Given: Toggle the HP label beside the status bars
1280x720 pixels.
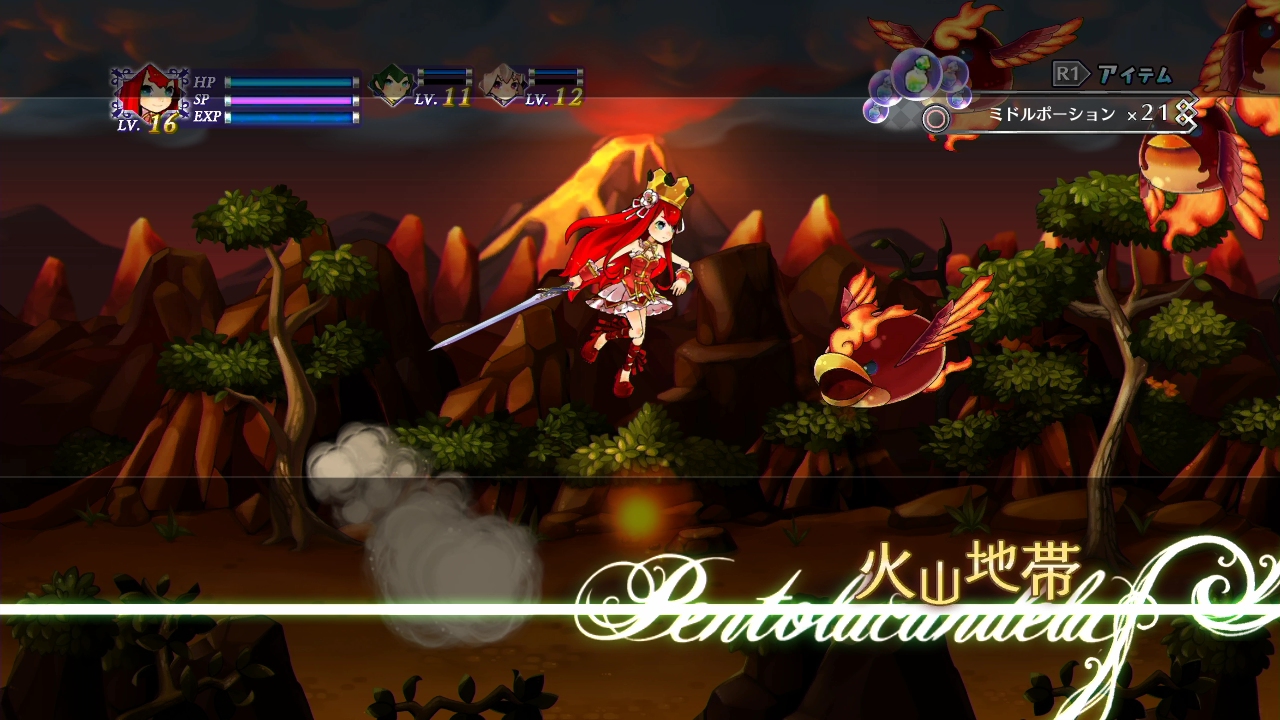Looking at the screenshot, I should (203, 82).
